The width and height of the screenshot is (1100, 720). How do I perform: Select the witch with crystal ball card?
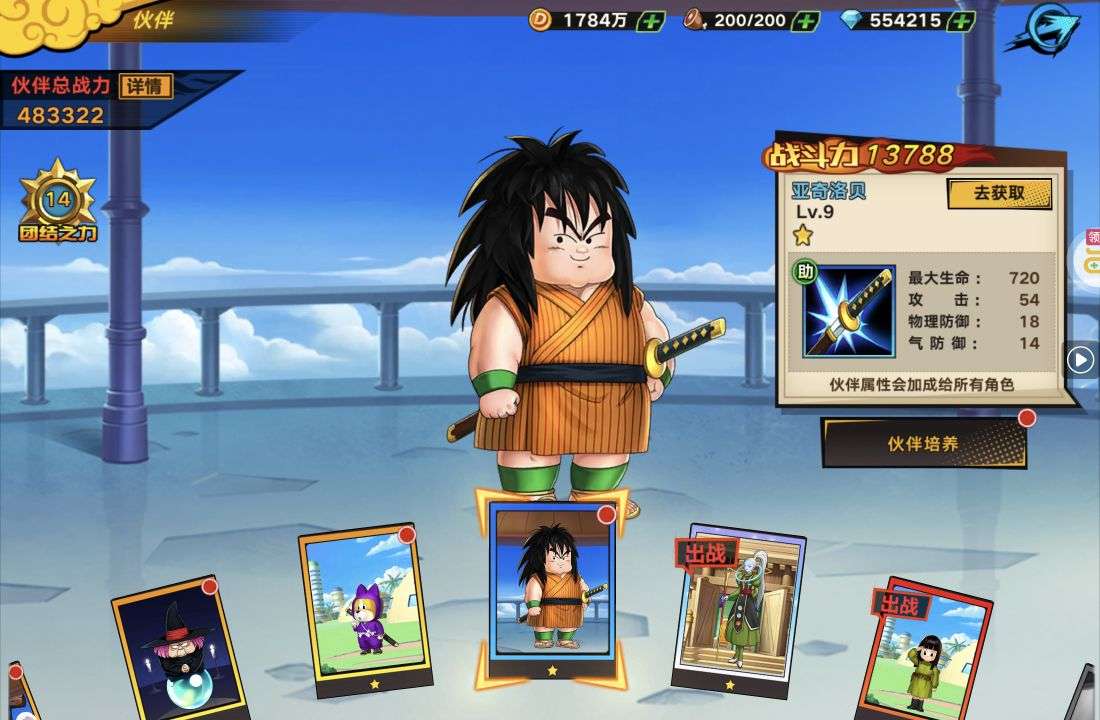pos(172,647)
